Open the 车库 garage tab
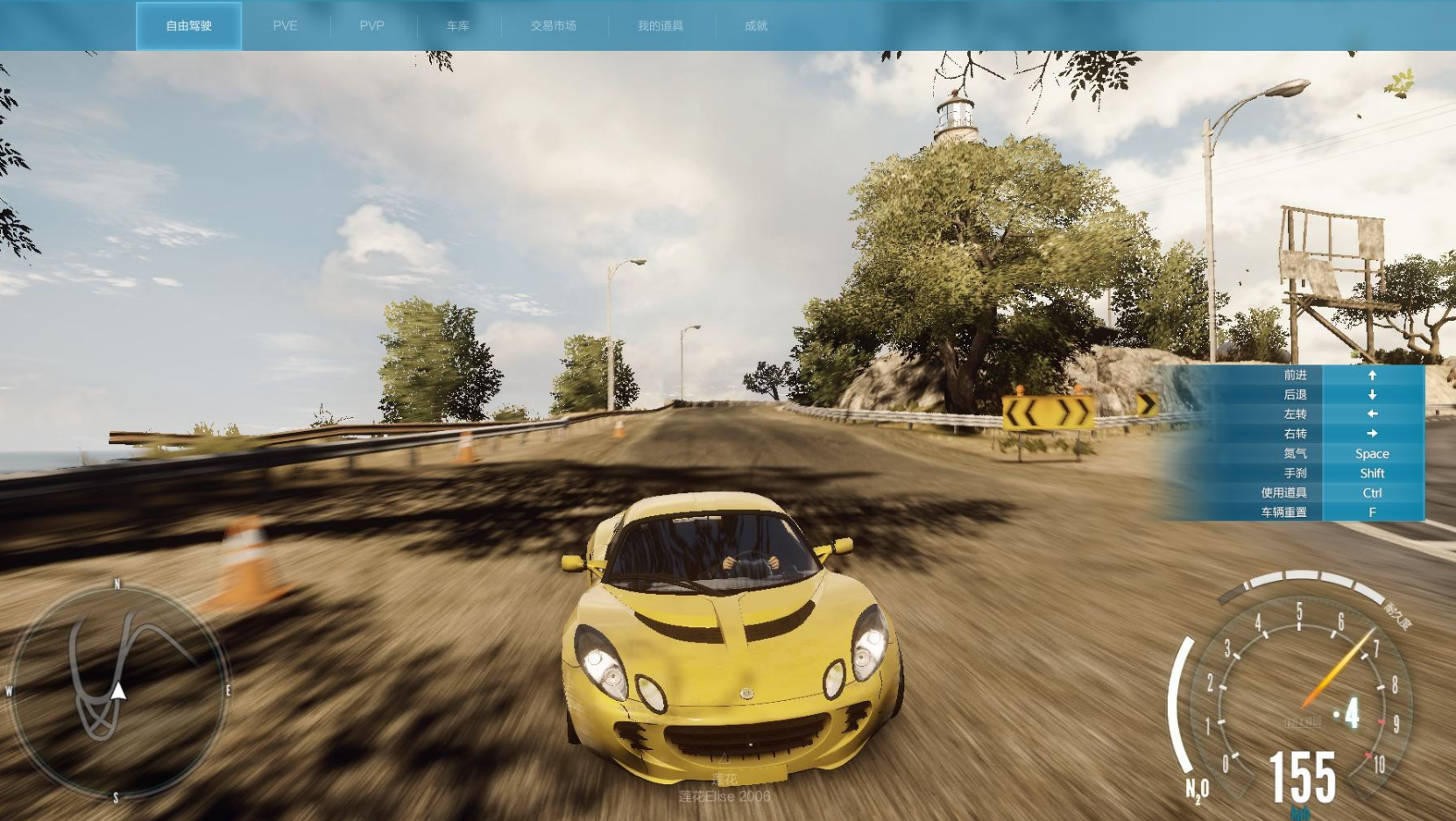 click(x=457, y=26)
